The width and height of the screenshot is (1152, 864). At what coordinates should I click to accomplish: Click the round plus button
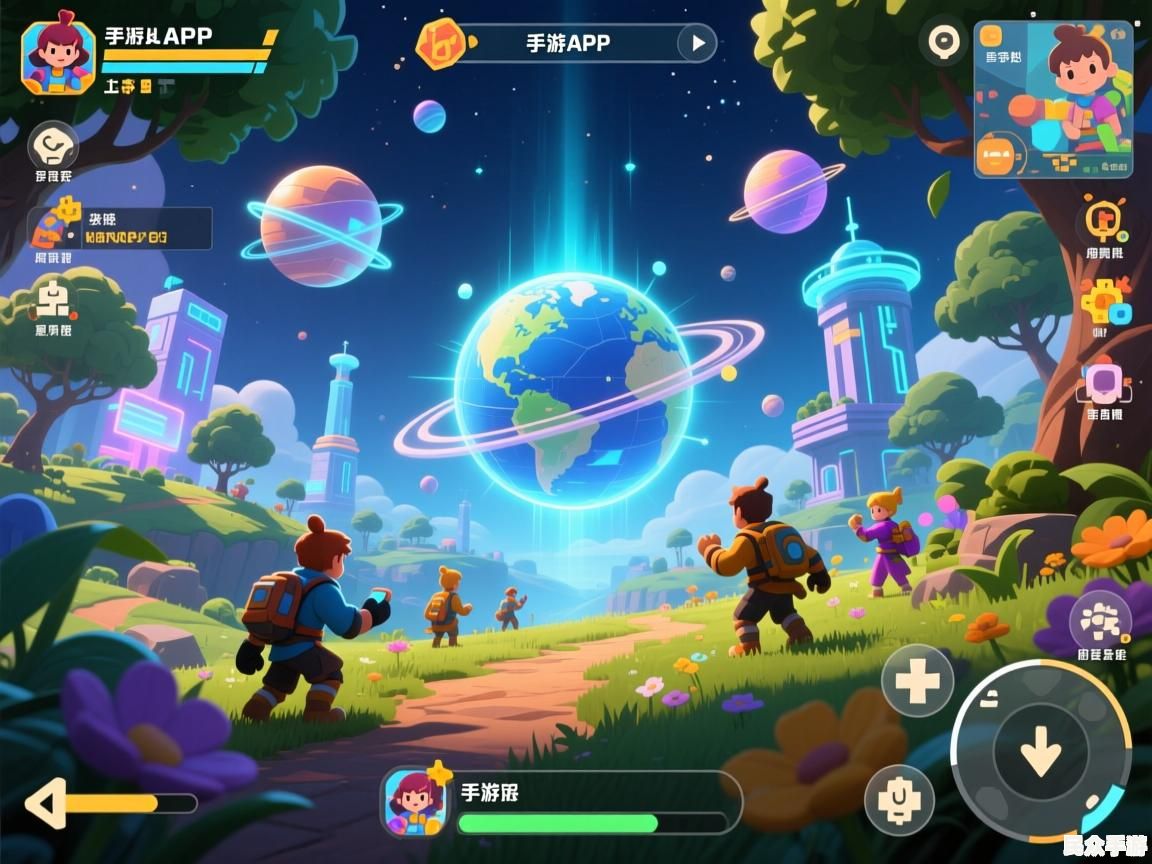pyautogui.click(x=917, y=680)
